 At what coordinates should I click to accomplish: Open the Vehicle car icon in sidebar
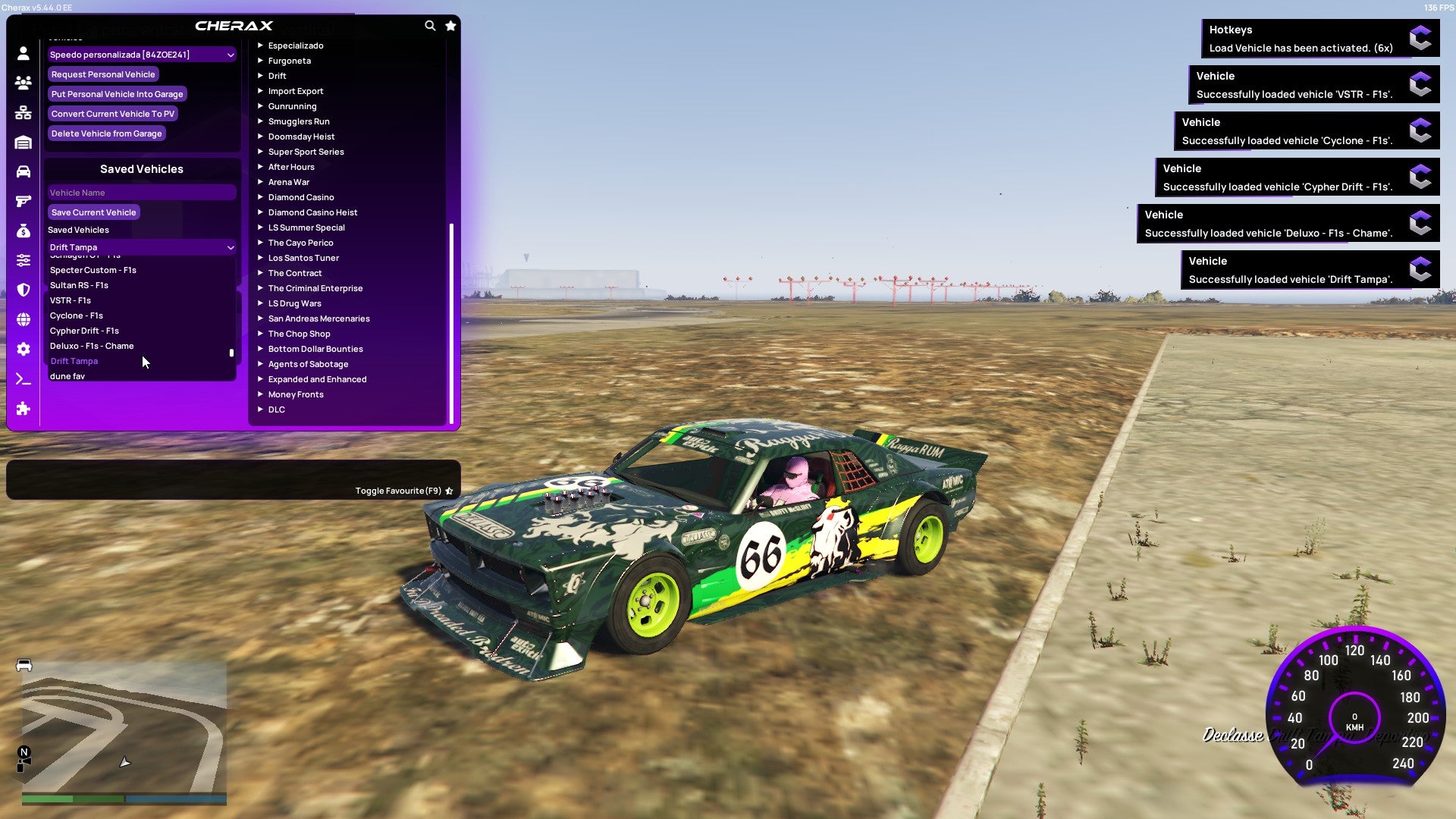click(23, 171)
